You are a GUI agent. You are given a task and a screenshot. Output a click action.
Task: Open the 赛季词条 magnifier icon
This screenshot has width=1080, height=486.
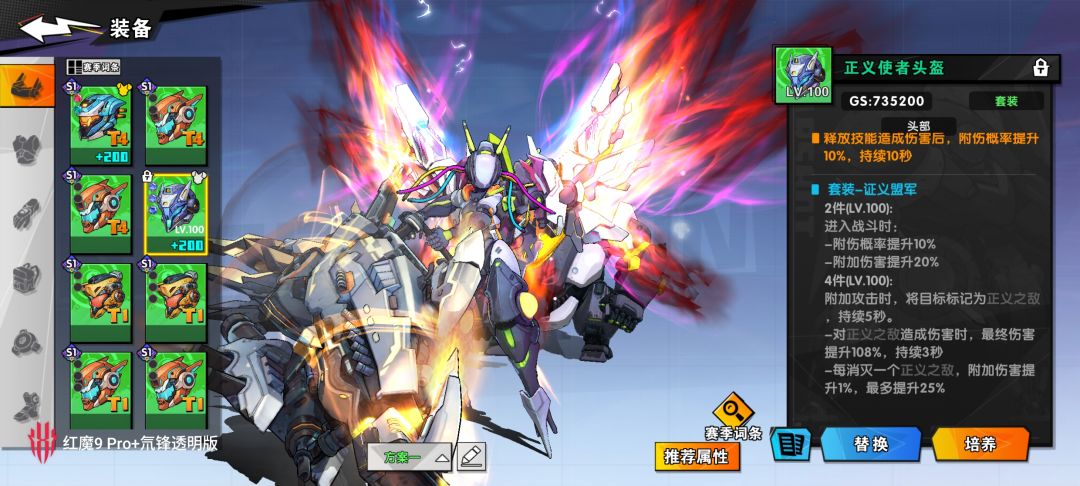point(733,411)
